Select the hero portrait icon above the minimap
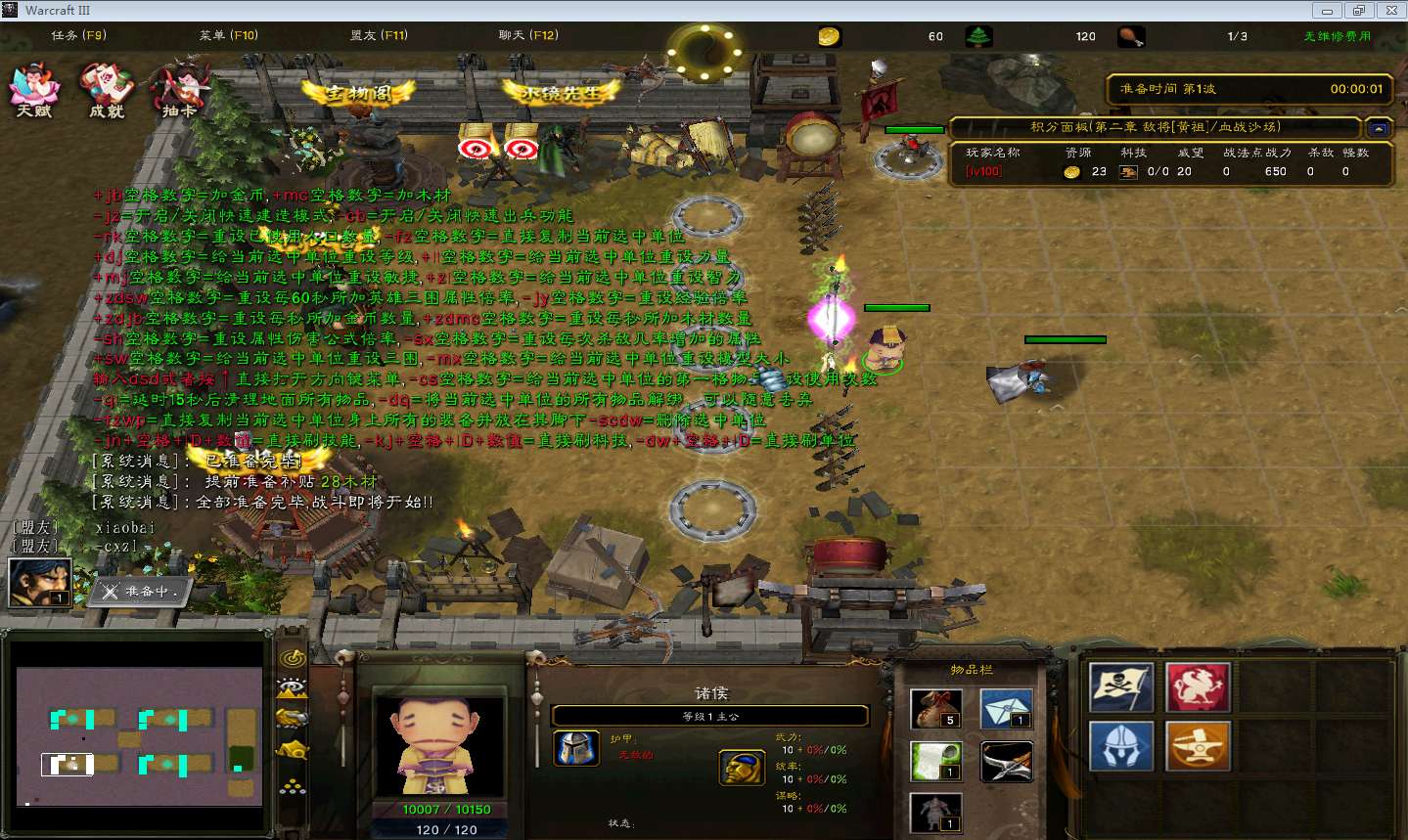1408x840 pixels. 40,582
